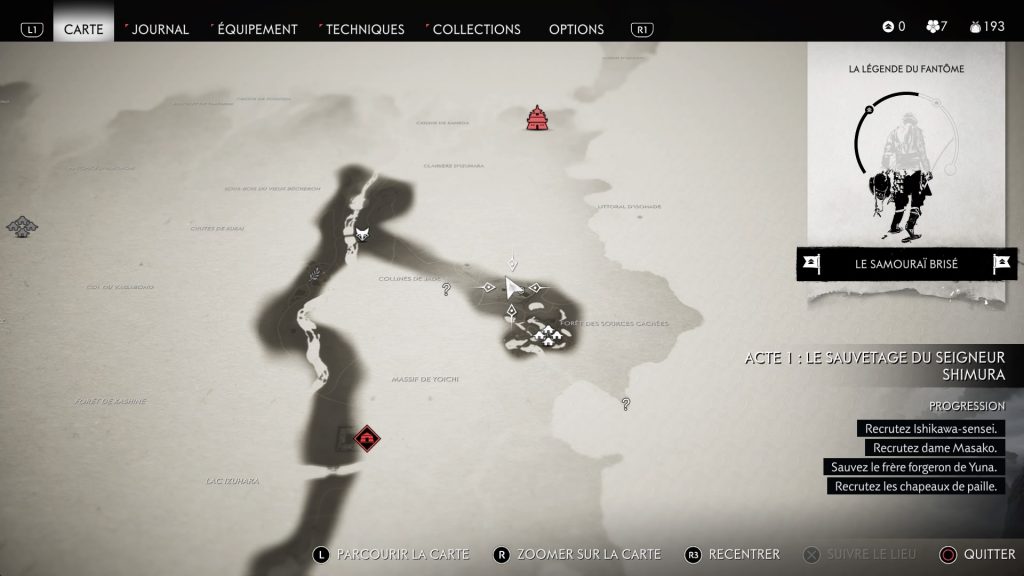The image size is (1024, 576).
Task: Select the red pagoda map marker
Action: (539, 118)
